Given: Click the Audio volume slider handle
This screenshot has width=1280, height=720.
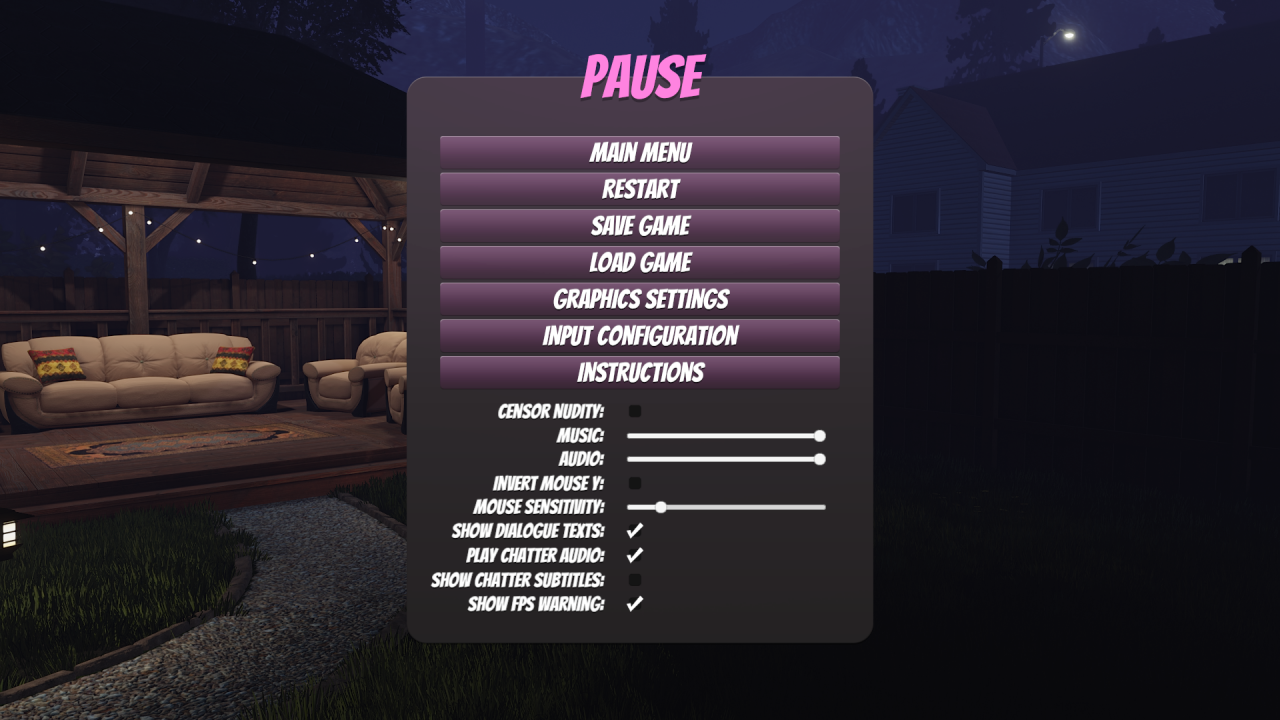Looking at the screenshot, I should click(820, 459).
